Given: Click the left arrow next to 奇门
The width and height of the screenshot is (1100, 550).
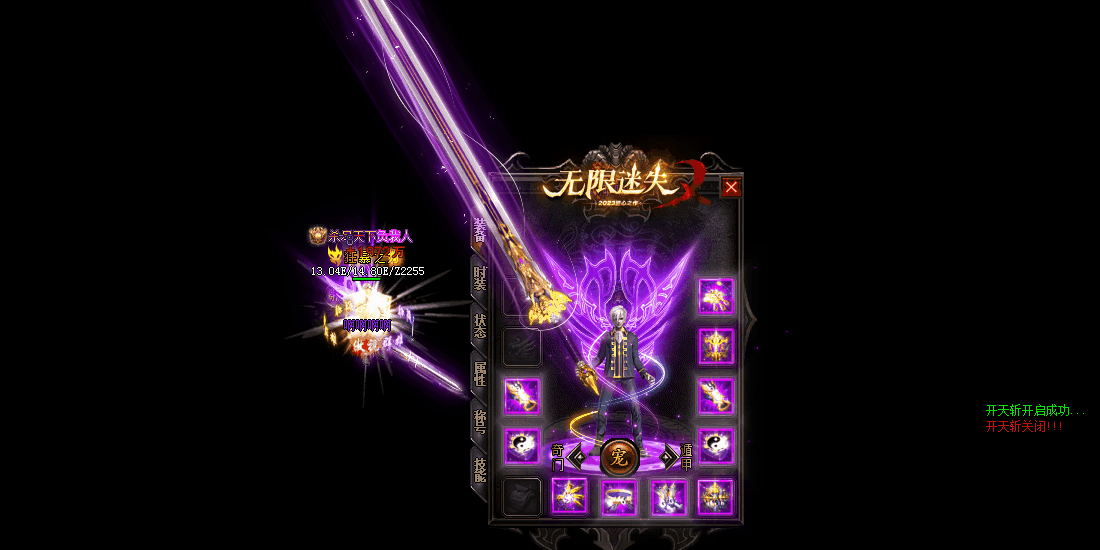Looking at the screenshot, I should tap(576, 459).
